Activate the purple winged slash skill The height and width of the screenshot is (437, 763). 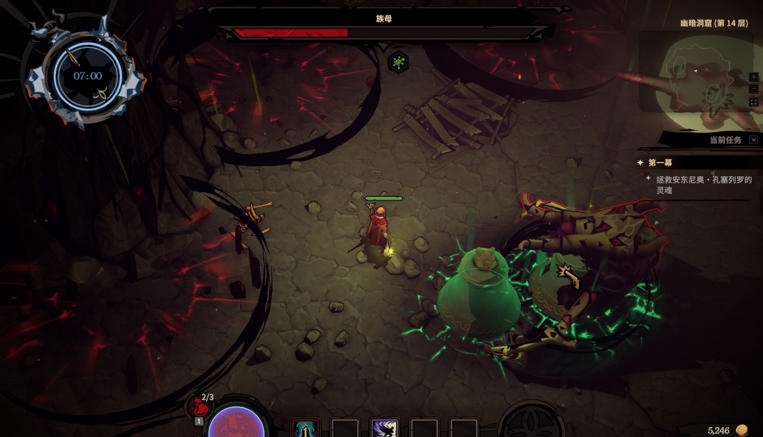pyautogui.click(x=384, y=429)
